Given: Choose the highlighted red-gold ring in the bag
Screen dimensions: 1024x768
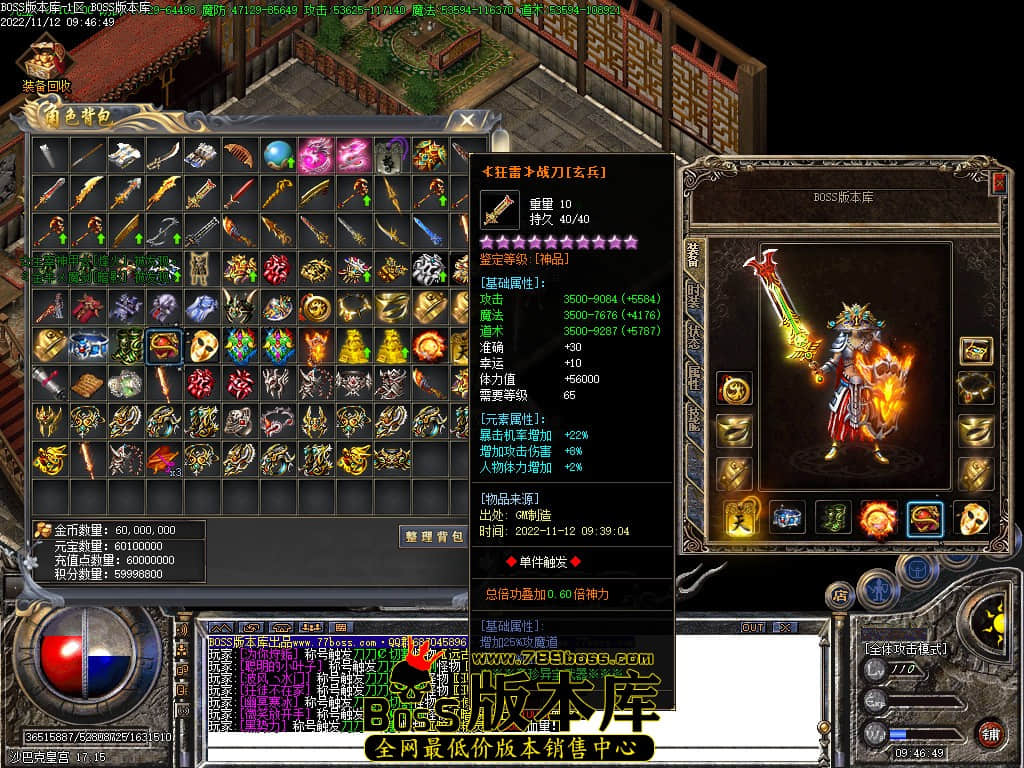Looking at the screenshot, I should pos(162,346).
